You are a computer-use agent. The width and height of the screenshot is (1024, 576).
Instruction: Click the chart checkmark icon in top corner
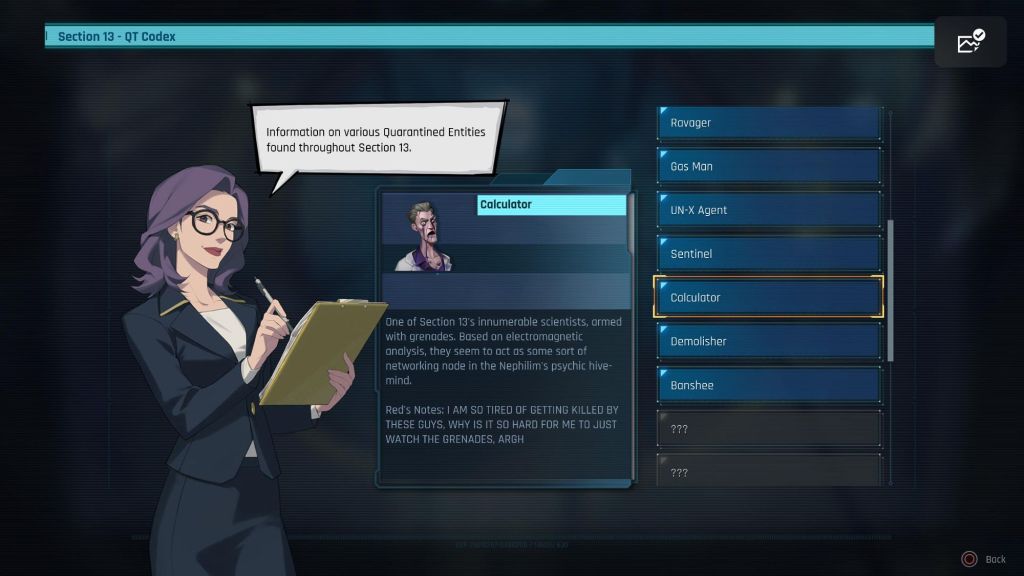970,42
